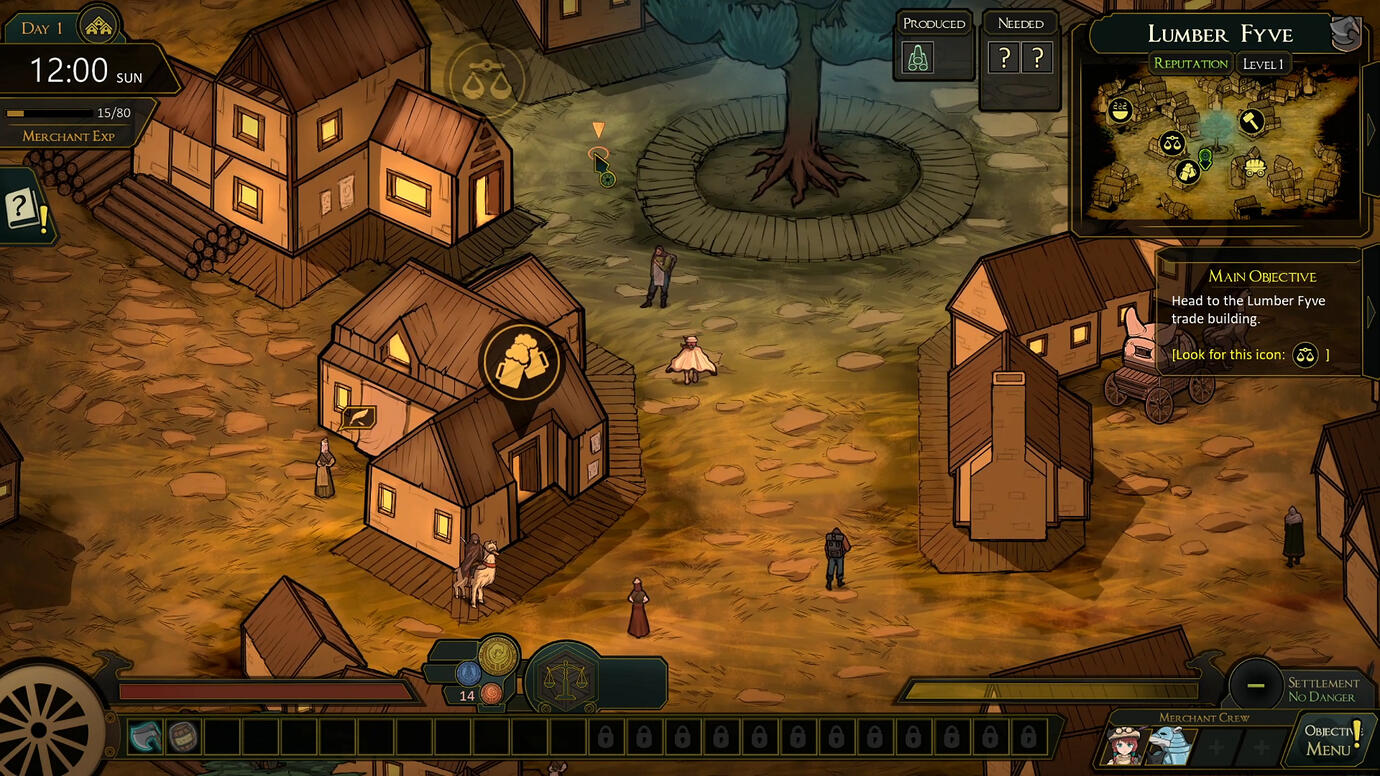This screenshot has width=1380, height=776.
Task: Select the axe item slot
Action: point(144,737)
